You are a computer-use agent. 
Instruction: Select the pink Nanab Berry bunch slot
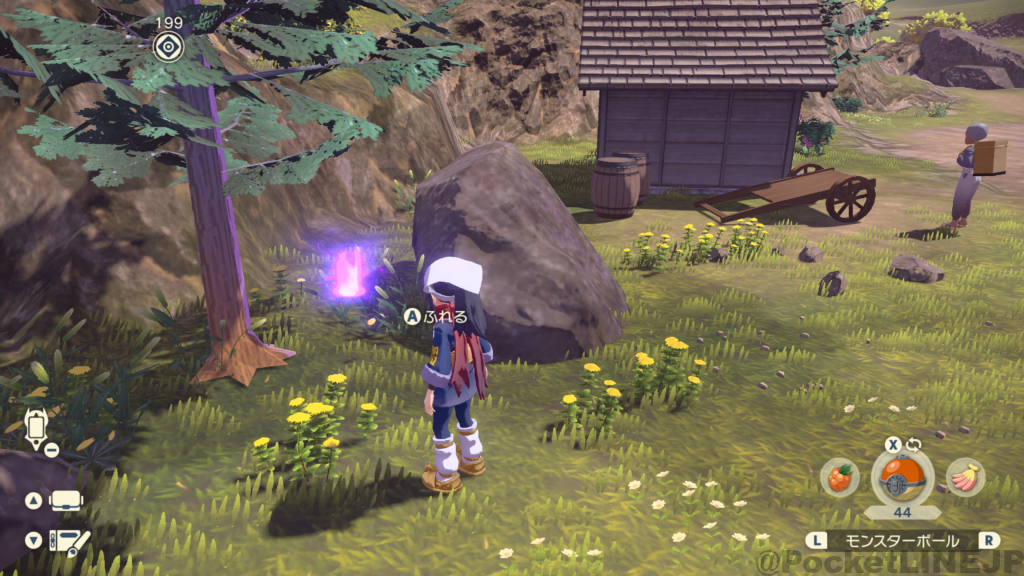pos(964,478)
